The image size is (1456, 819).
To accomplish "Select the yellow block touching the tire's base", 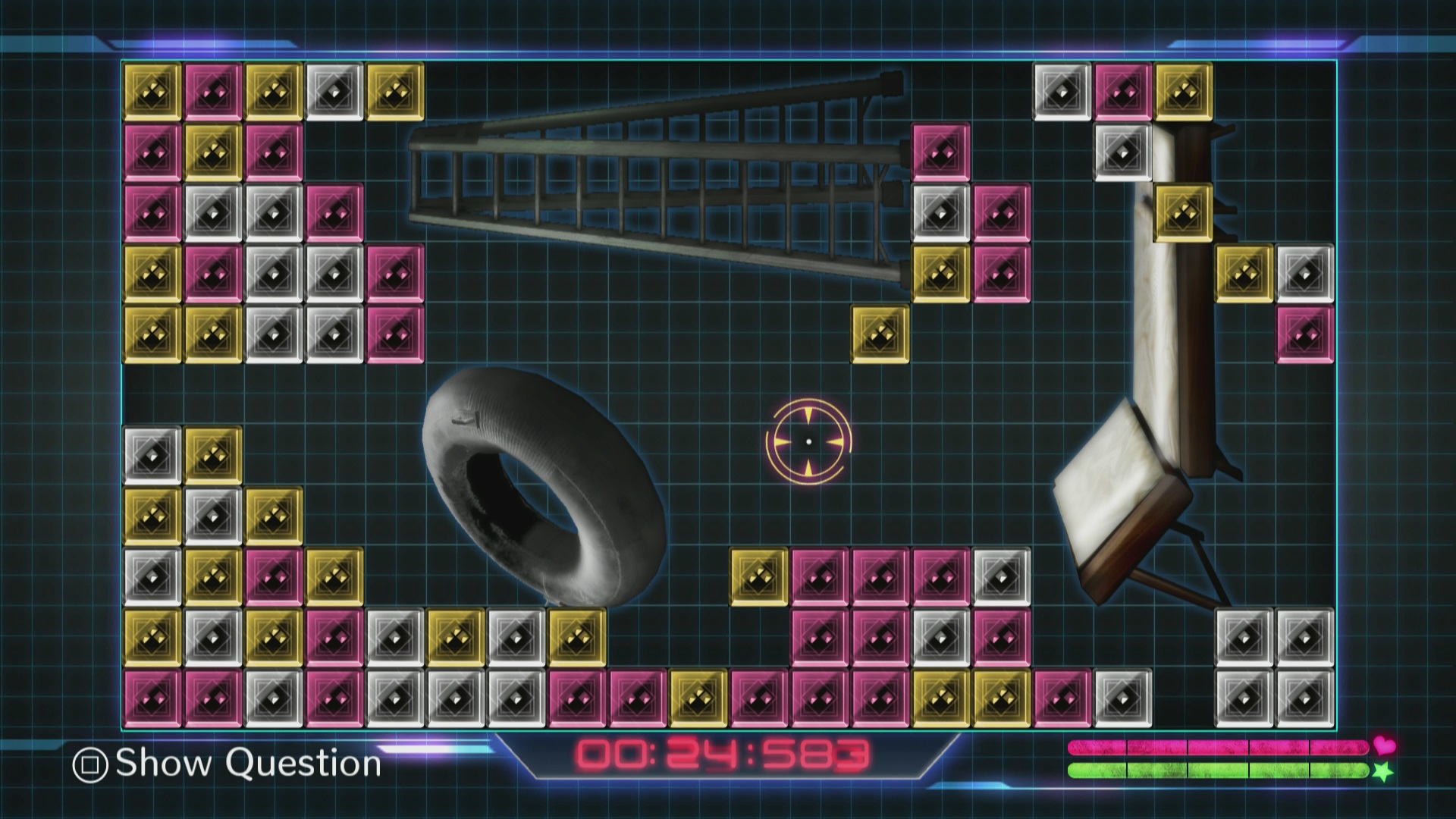I will point(576,637).
